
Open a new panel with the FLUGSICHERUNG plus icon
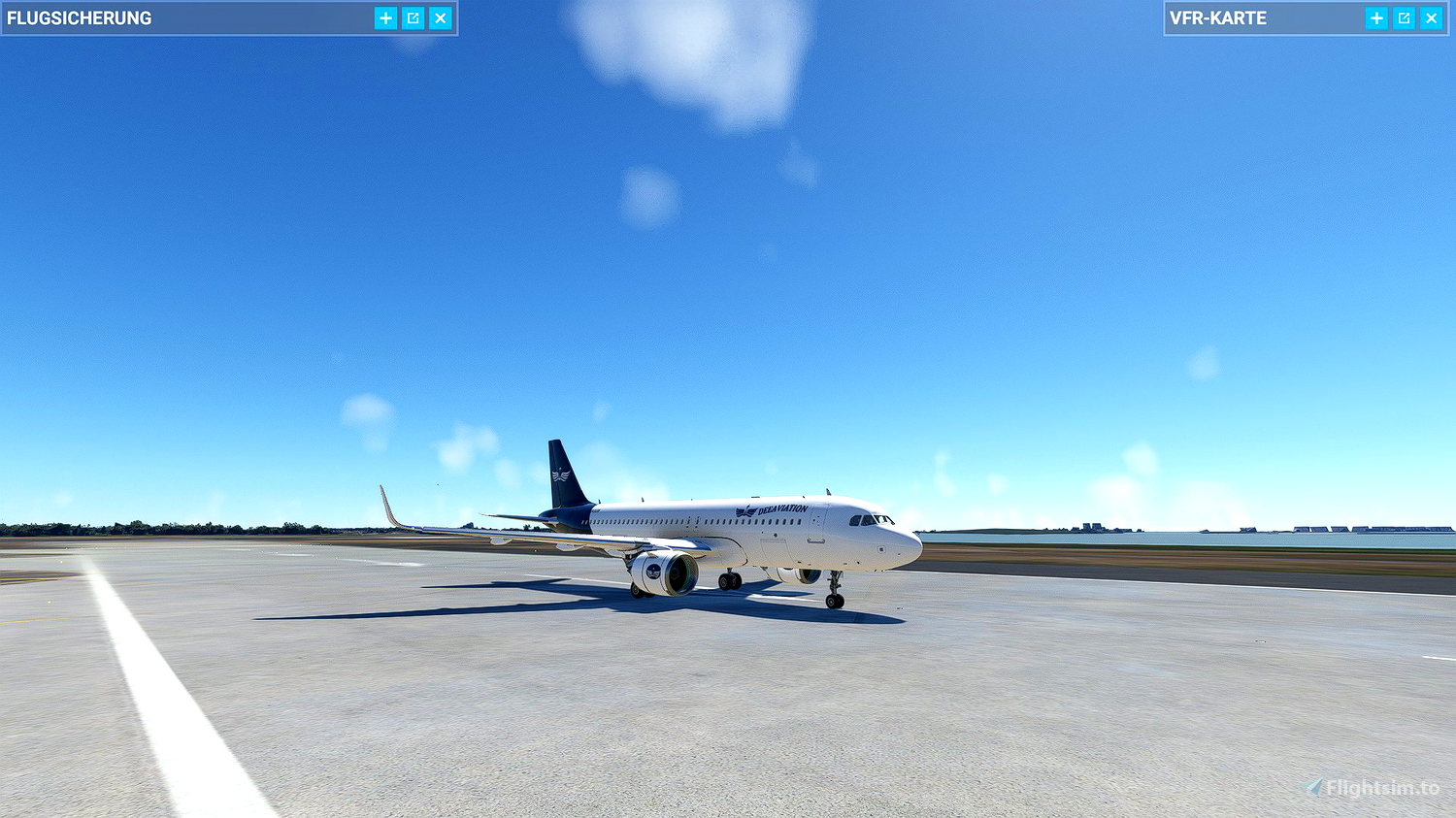pos(384,17)
